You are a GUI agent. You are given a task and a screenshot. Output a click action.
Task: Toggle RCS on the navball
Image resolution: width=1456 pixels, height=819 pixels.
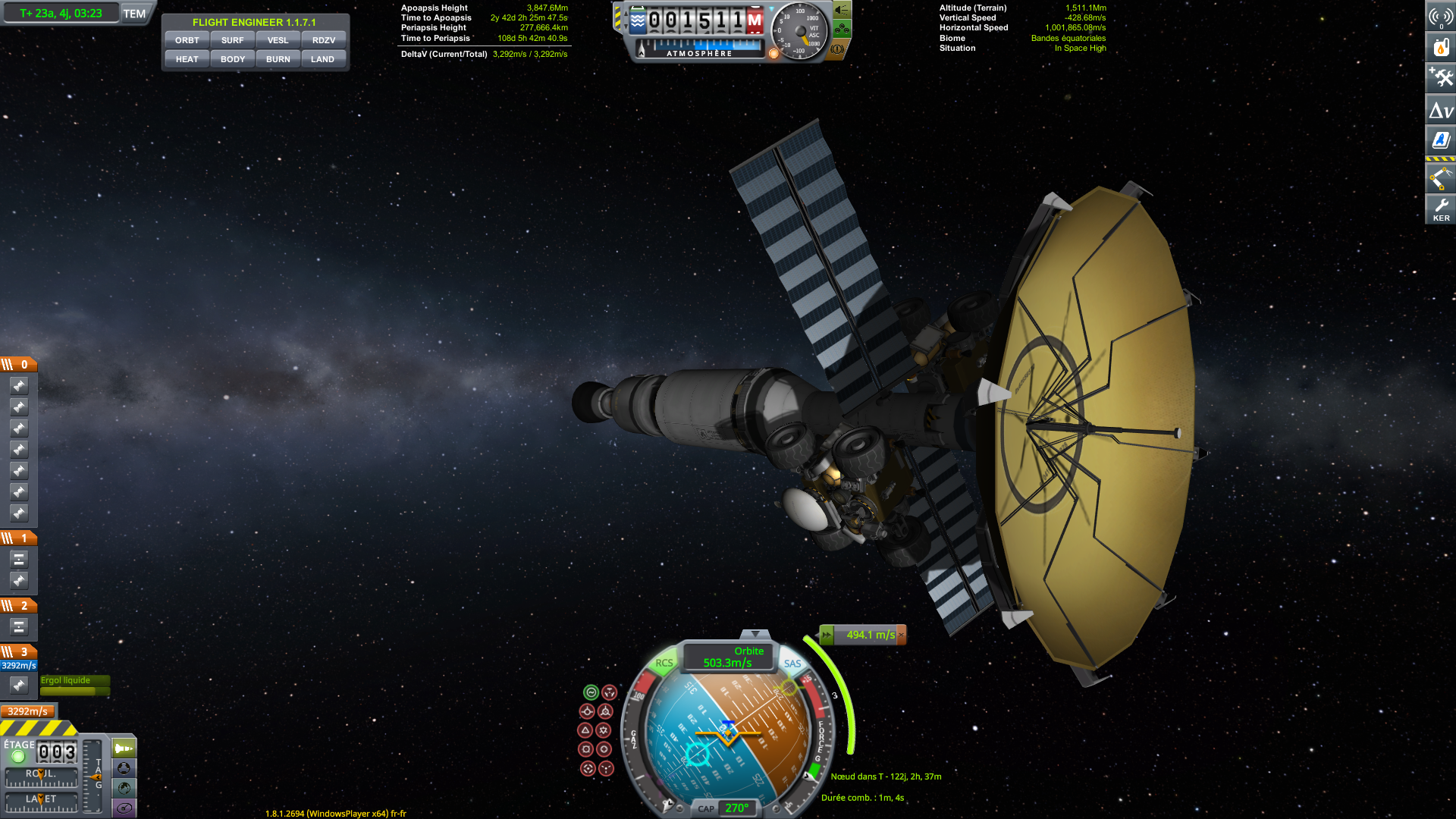664,663
